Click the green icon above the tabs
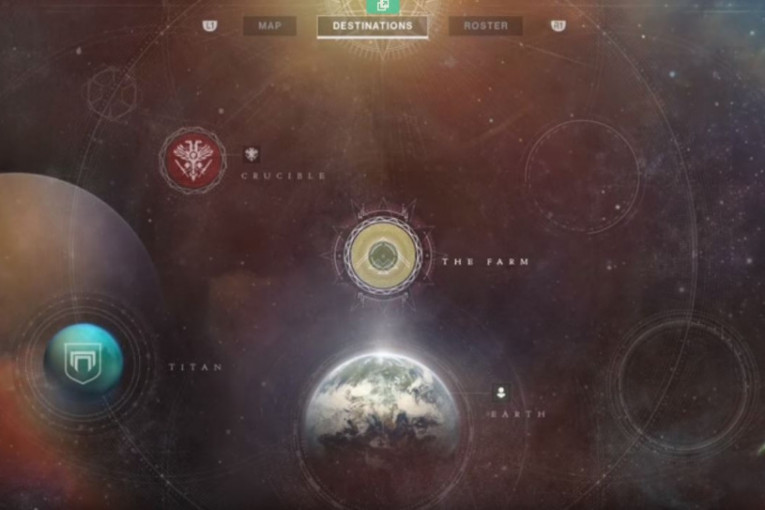The image size is (765, 510). coord(383,6)
